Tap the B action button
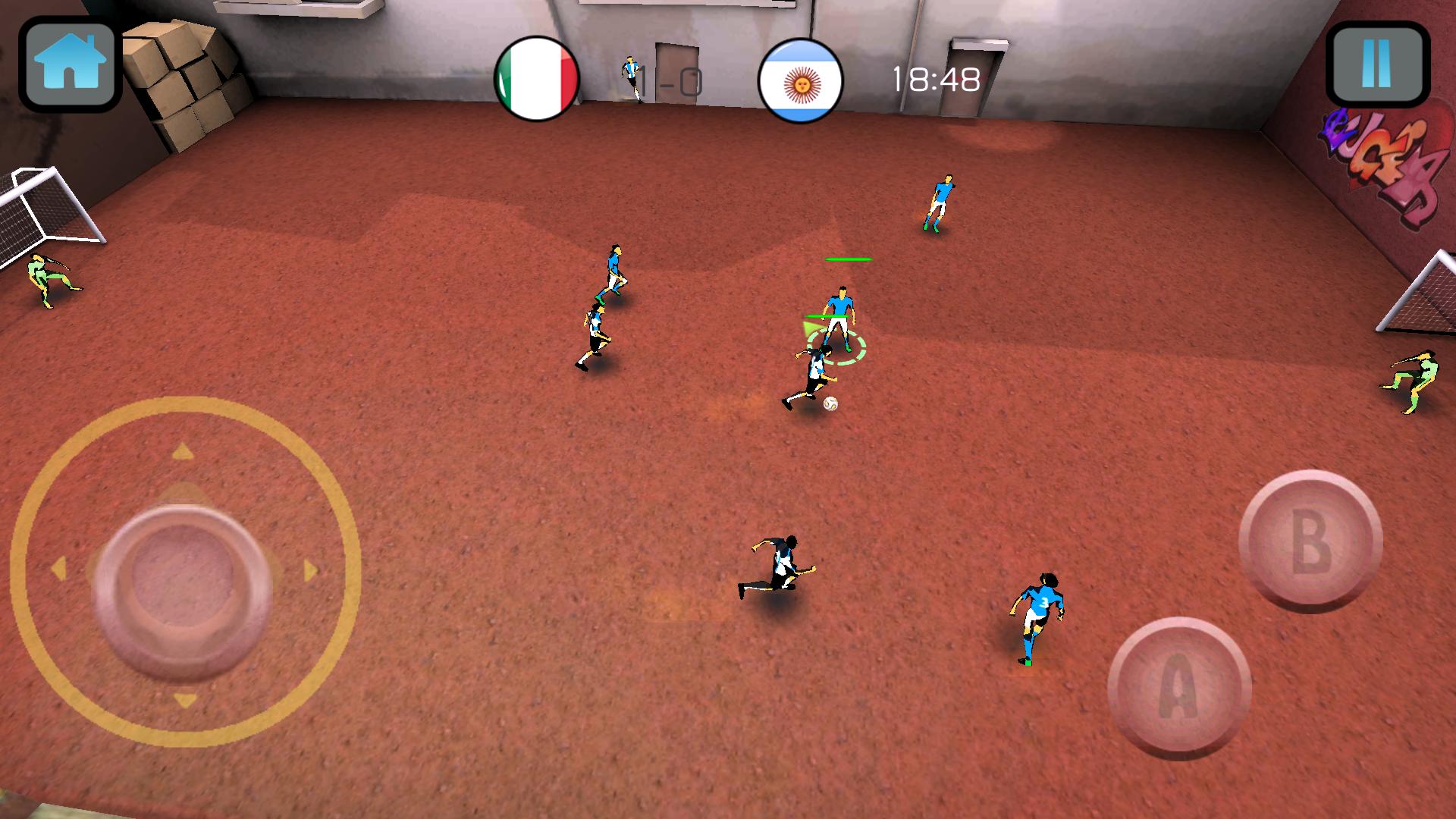Screen dimensions: 1456x819 [1310, 541]
